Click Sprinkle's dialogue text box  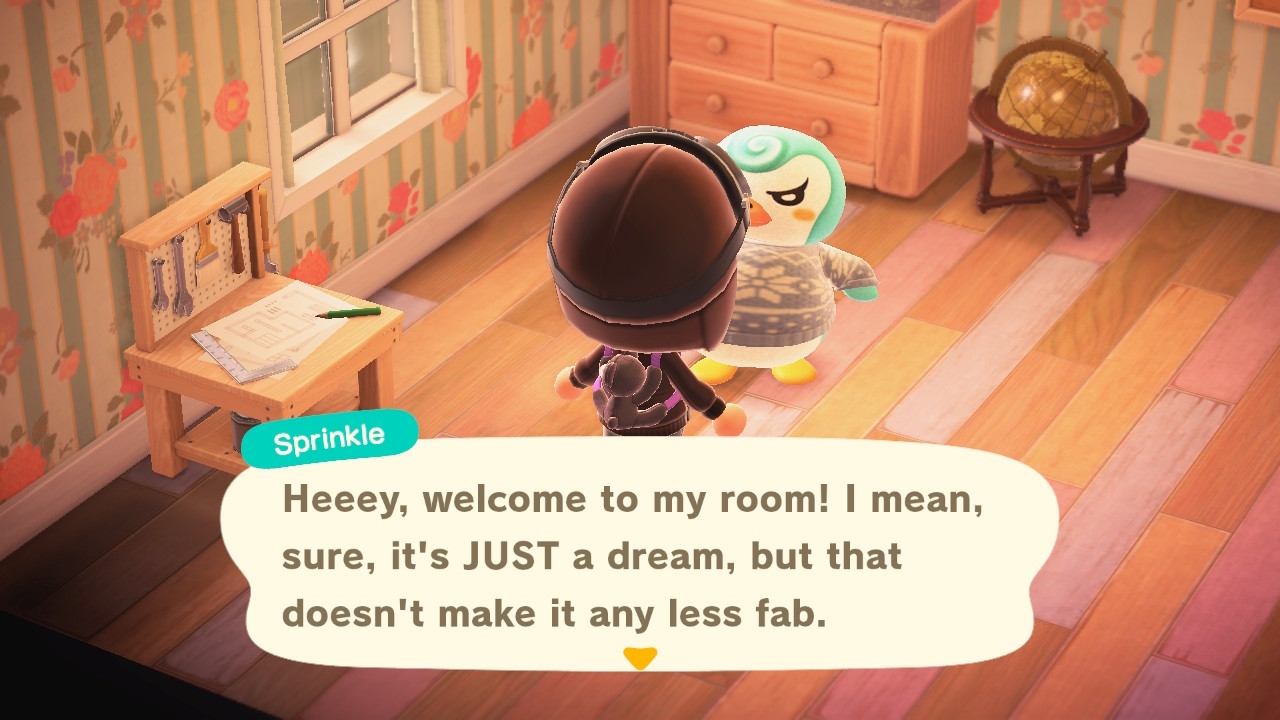click(x=638, y=556)
